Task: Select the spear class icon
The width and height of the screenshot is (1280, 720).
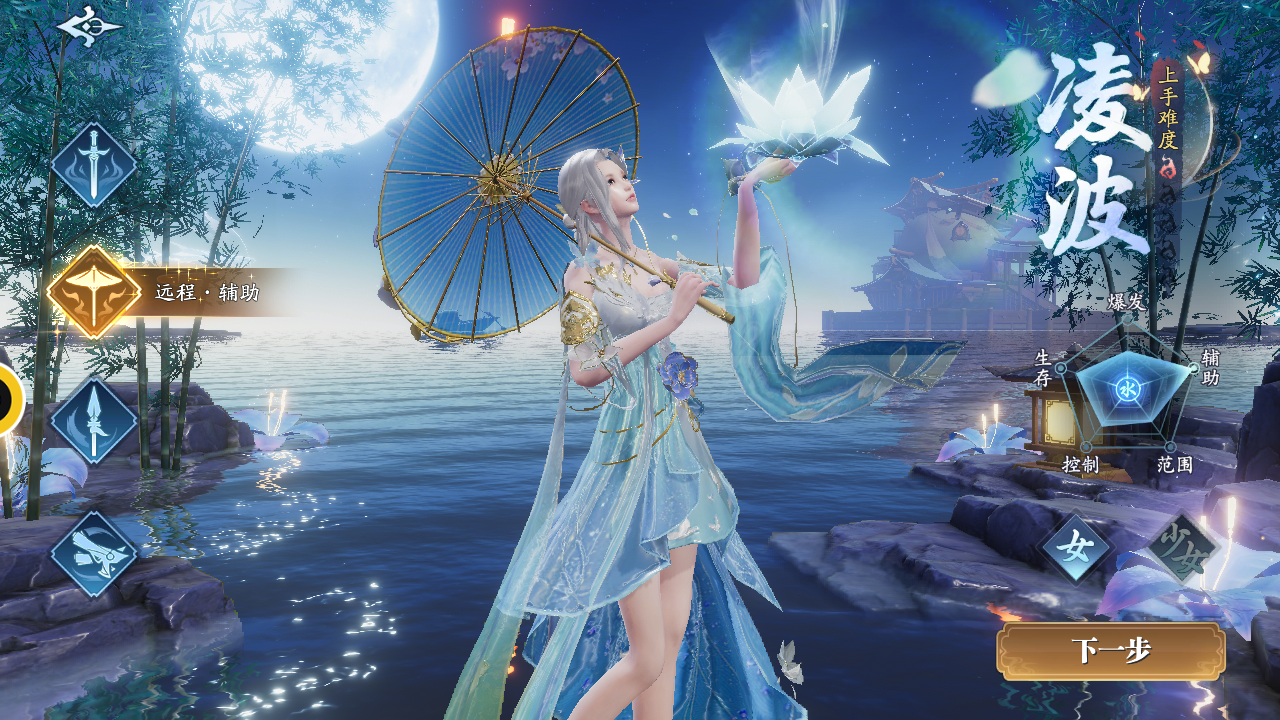Action: pos(94,421)
